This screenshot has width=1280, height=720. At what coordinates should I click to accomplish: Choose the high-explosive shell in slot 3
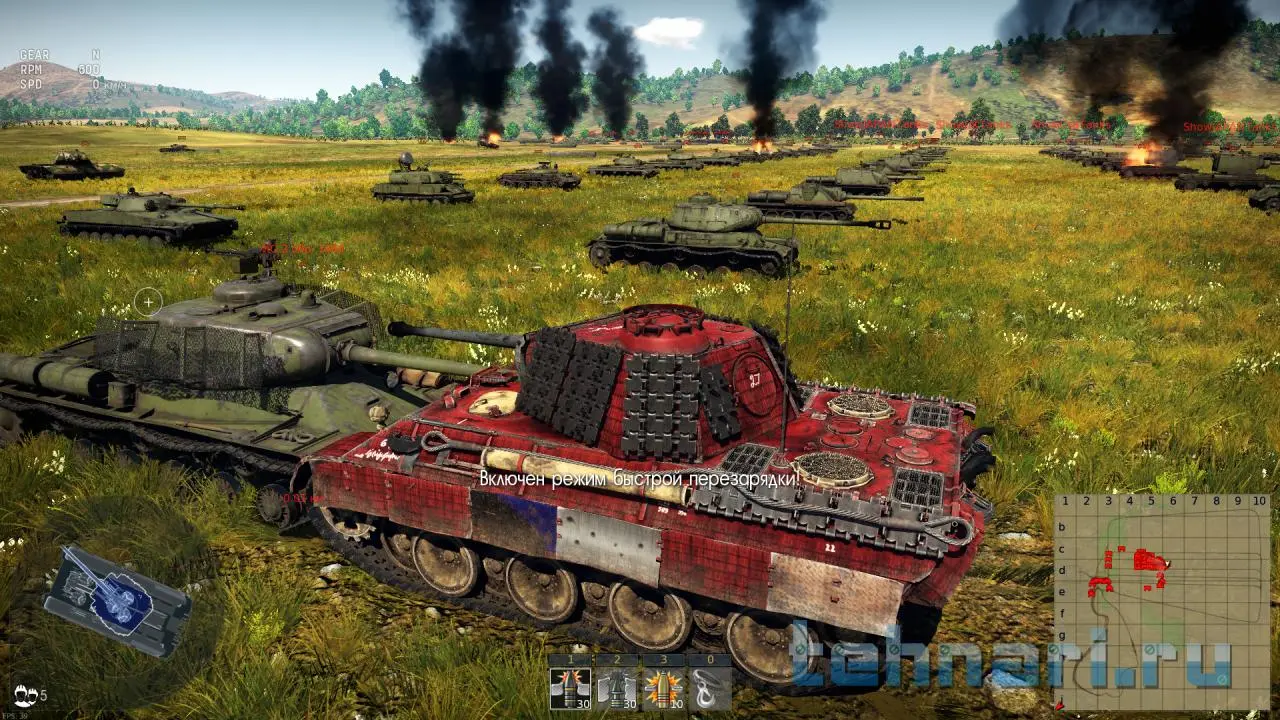click(x=662, y=688)
